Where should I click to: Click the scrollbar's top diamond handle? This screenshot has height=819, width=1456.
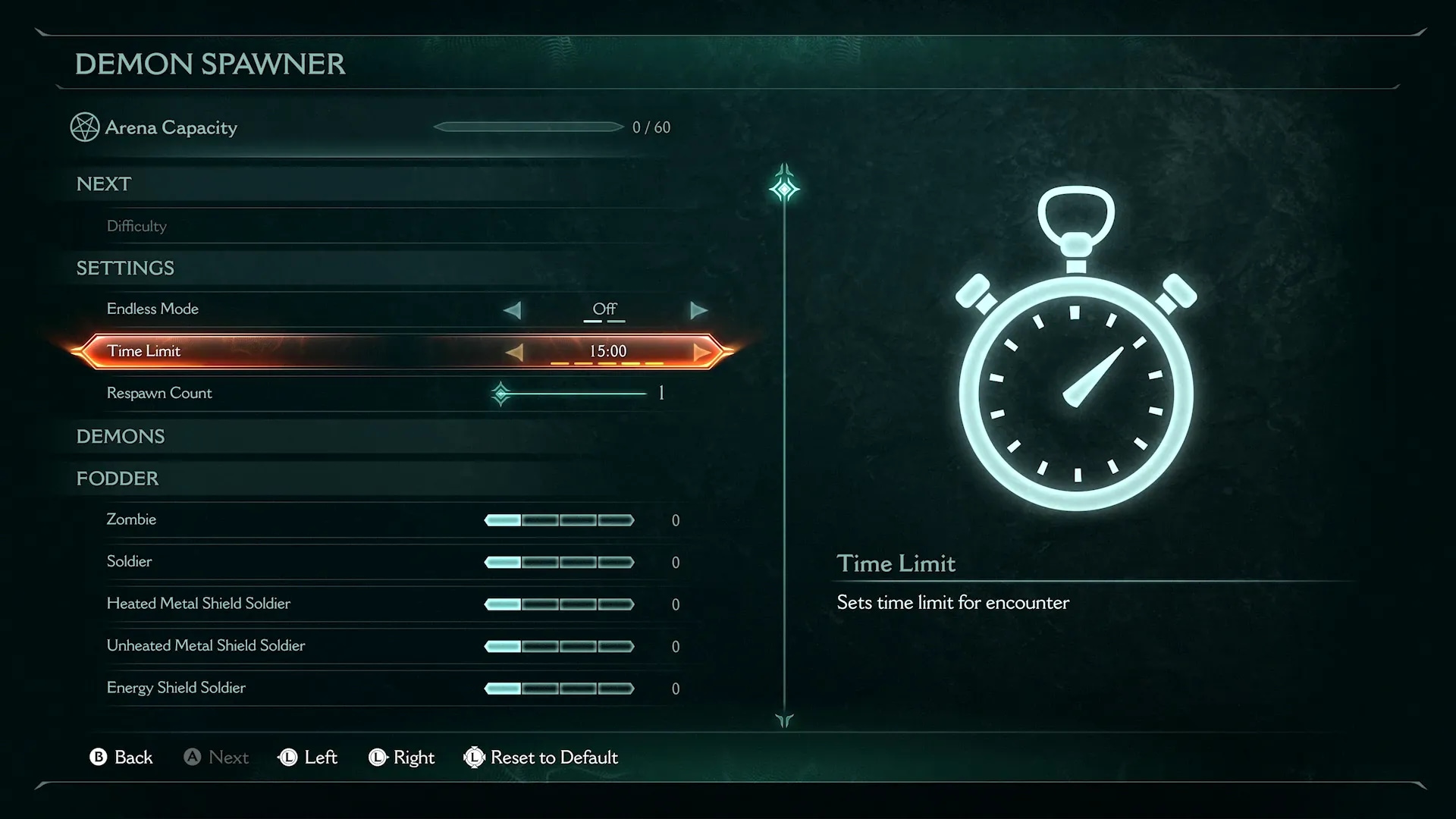pos(784,187)
